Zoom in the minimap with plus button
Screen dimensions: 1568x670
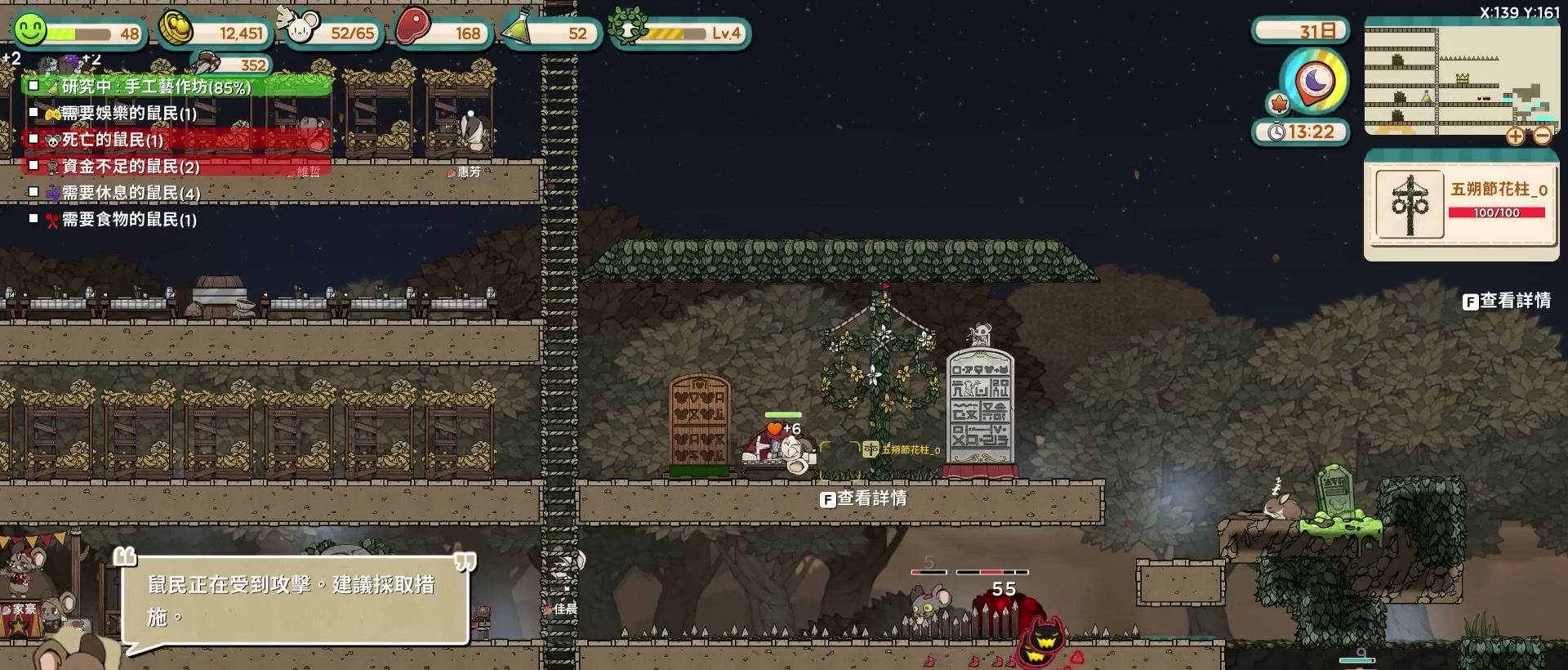[1515, 136]
